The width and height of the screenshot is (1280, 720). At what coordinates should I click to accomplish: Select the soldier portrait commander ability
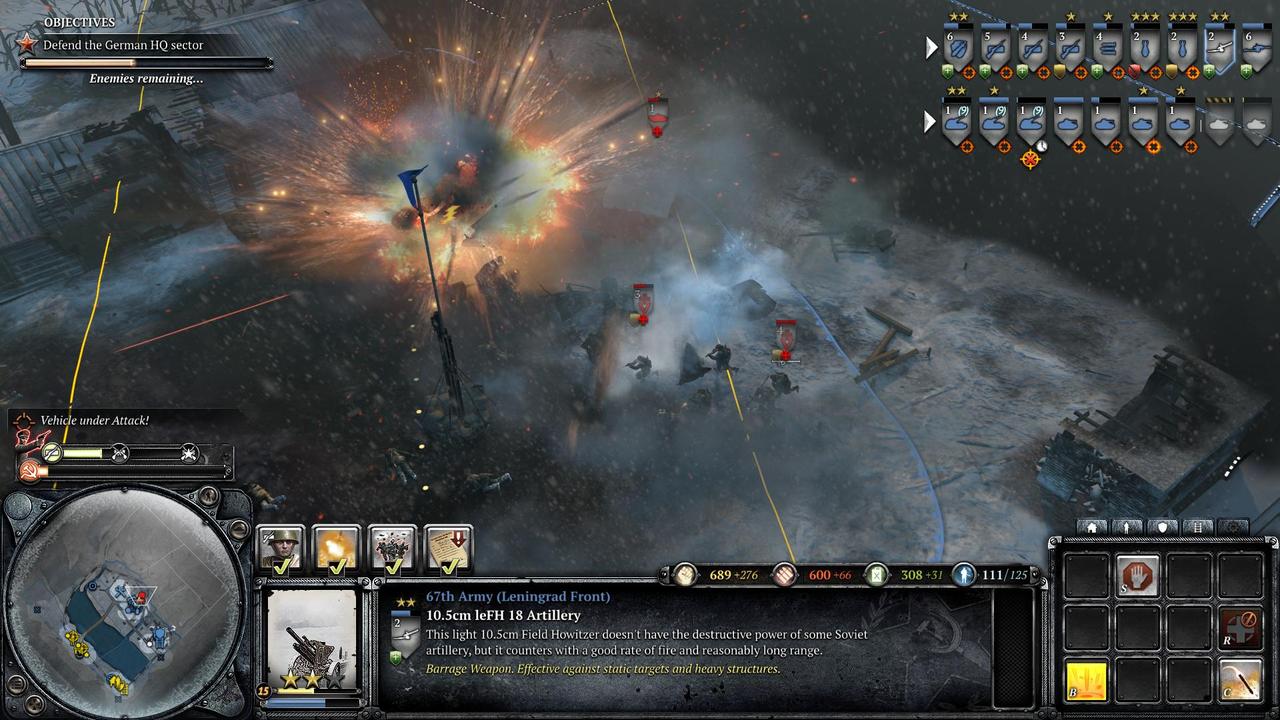281,548
